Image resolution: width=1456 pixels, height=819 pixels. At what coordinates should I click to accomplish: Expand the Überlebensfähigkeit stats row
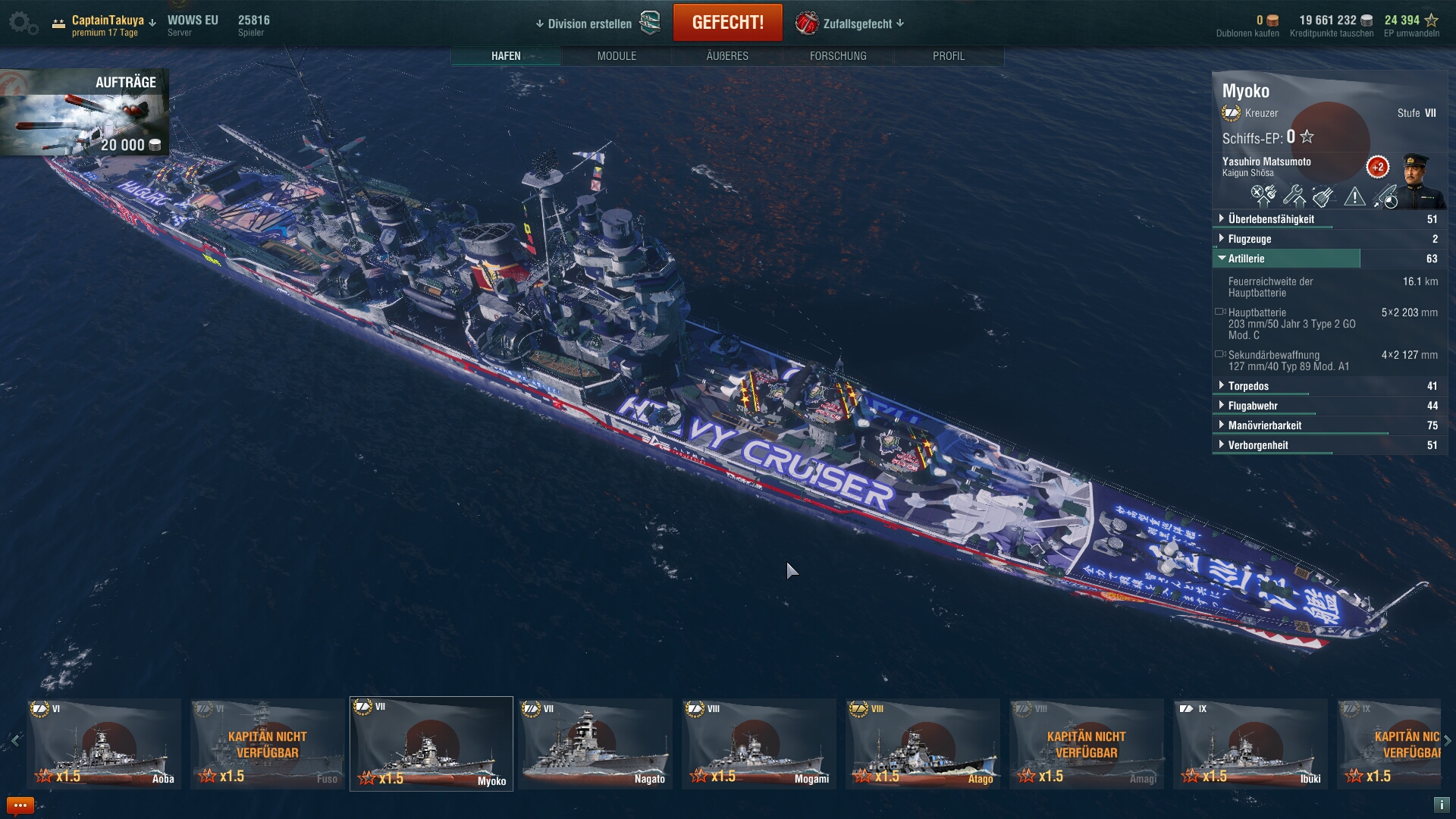pos(1271,219)
